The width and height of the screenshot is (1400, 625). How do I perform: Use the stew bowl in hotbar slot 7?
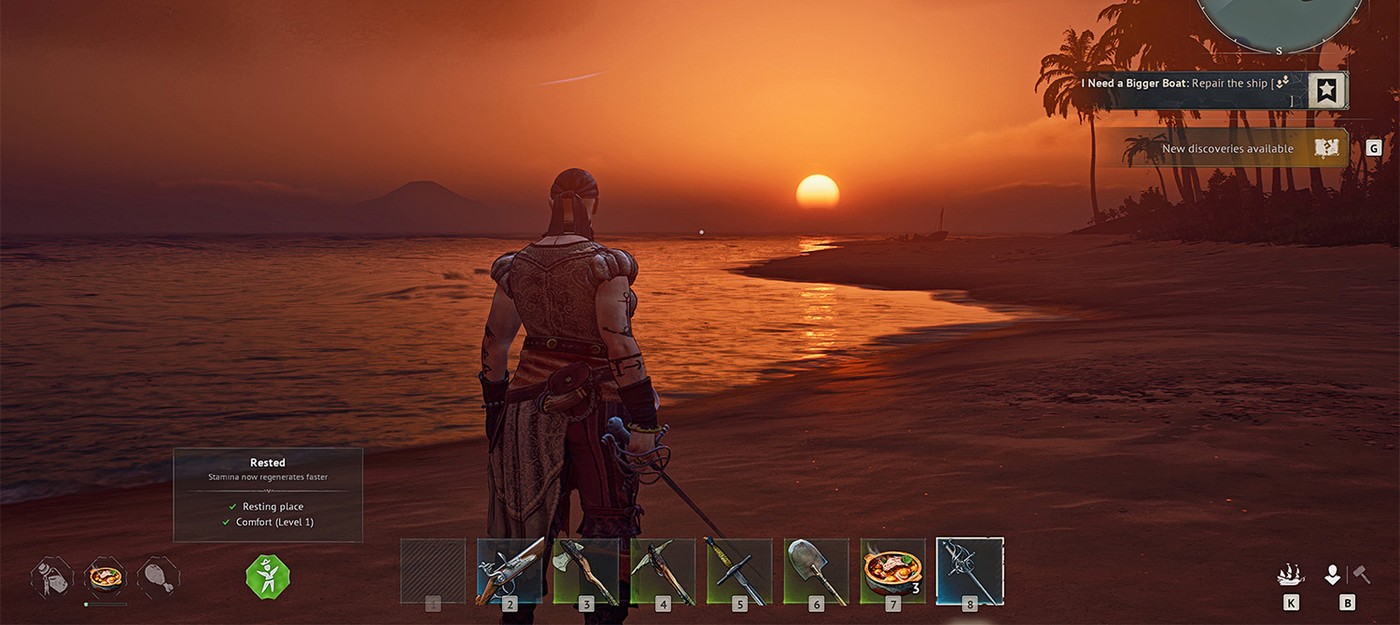point(893,571)
